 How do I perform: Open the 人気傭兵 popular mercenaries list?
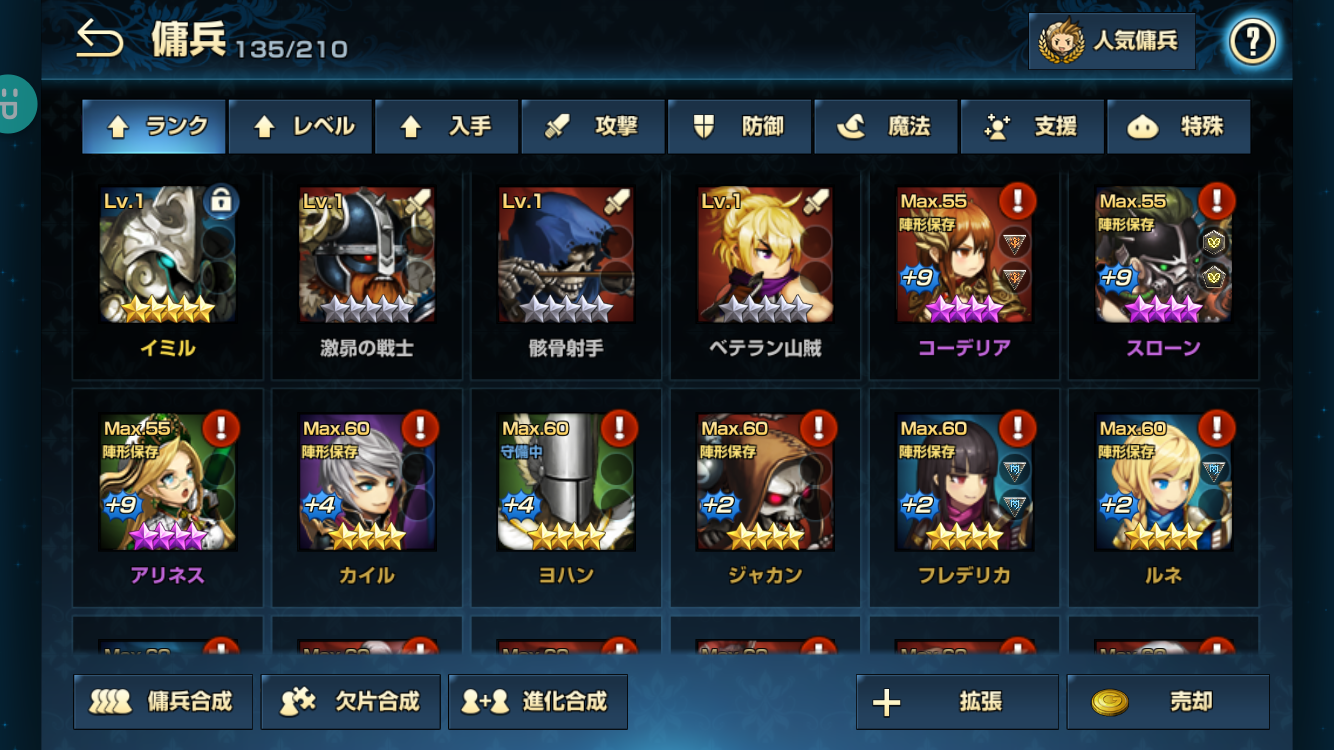[1111, 42]
